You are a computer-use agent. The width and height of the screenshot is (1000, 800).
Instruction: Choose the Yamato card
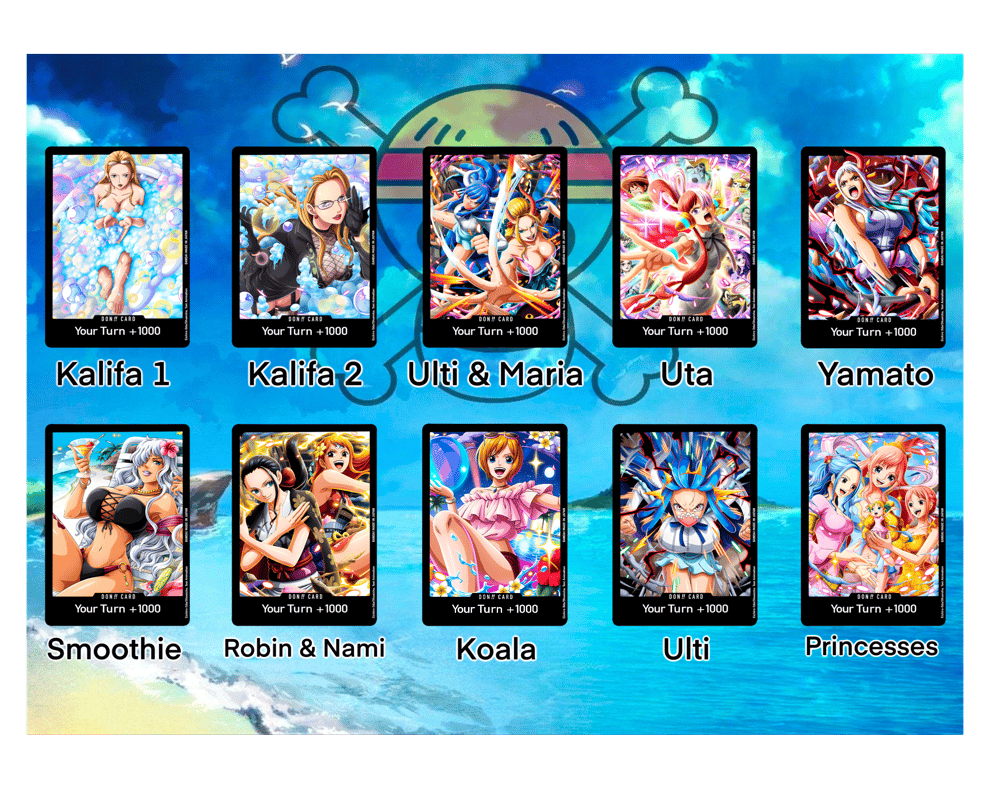[873, 246]
